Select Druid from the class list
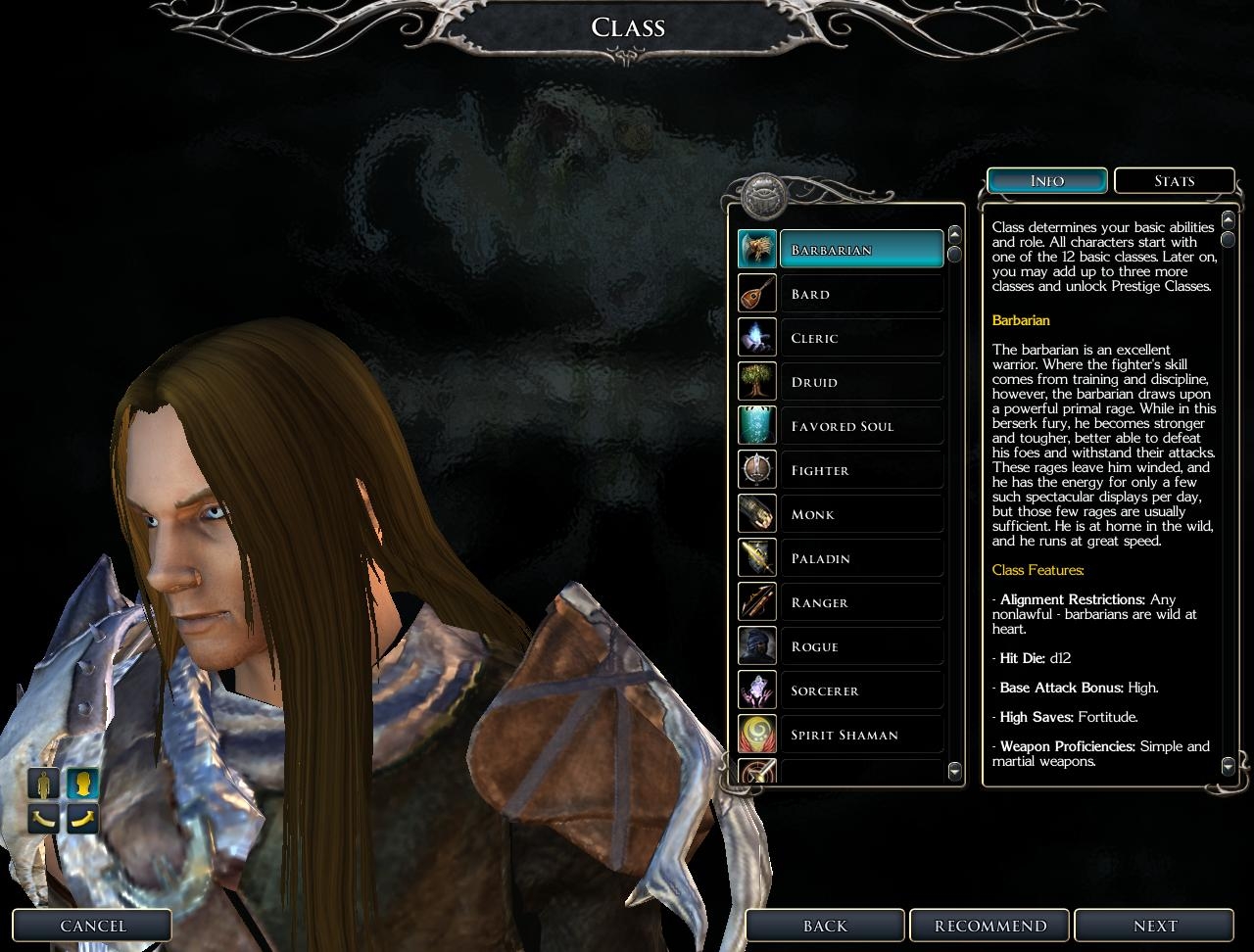The width and height of the screenshot is (1254, 952). [x=860, y=382]
